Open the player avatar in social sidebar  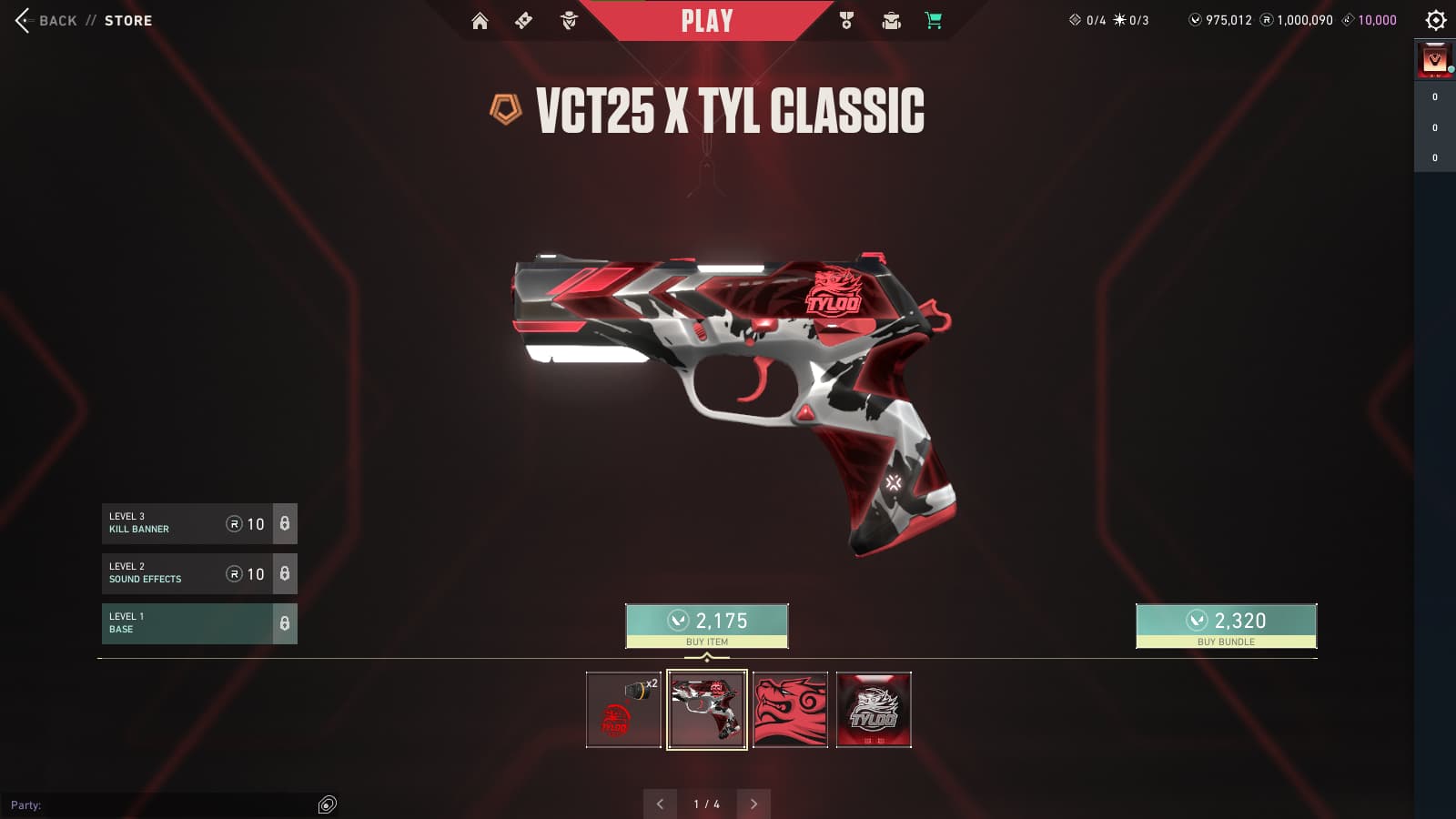click(x=1435, y=61)
